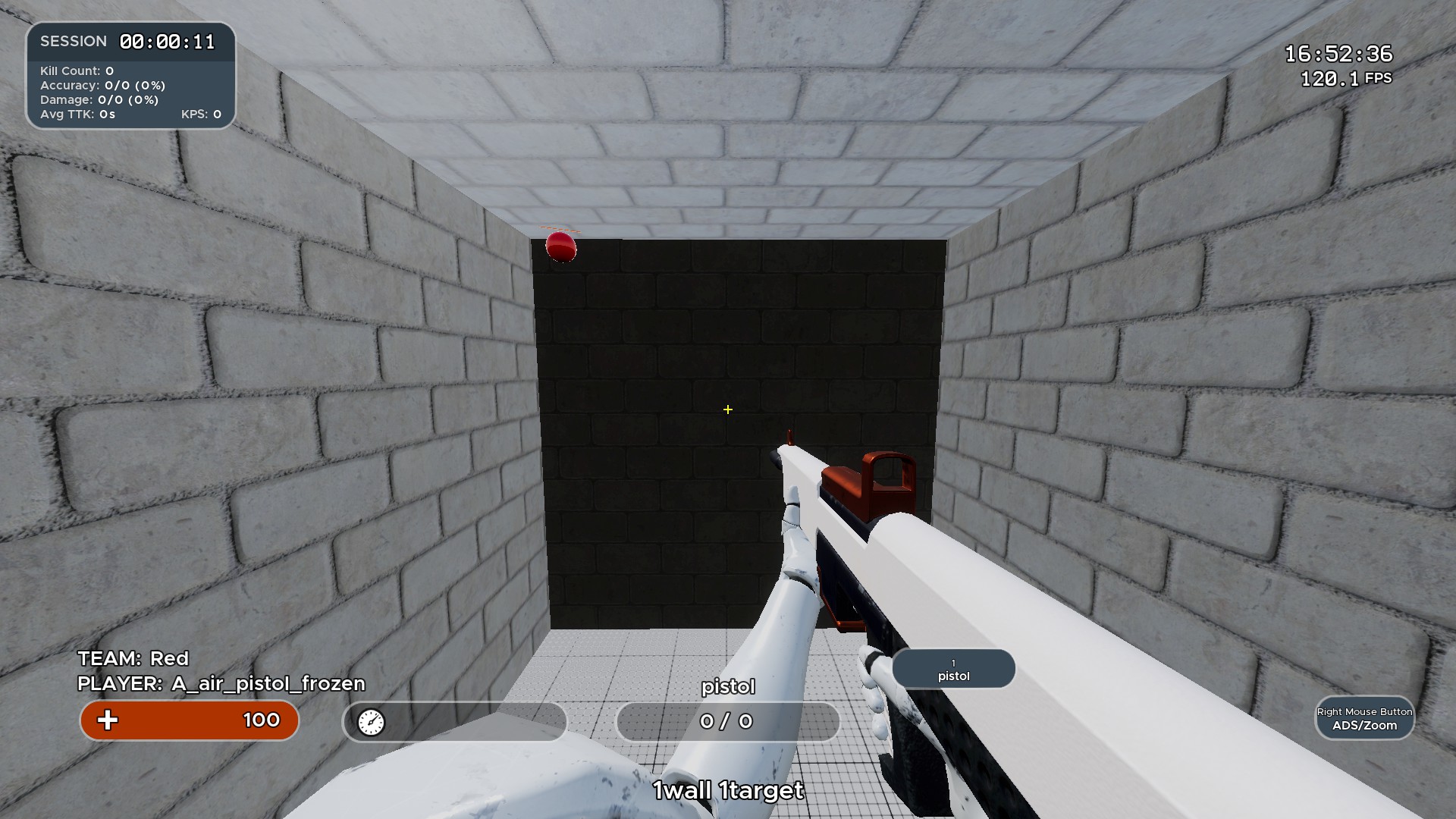Click the 16:52:36 clock display

1338,54
